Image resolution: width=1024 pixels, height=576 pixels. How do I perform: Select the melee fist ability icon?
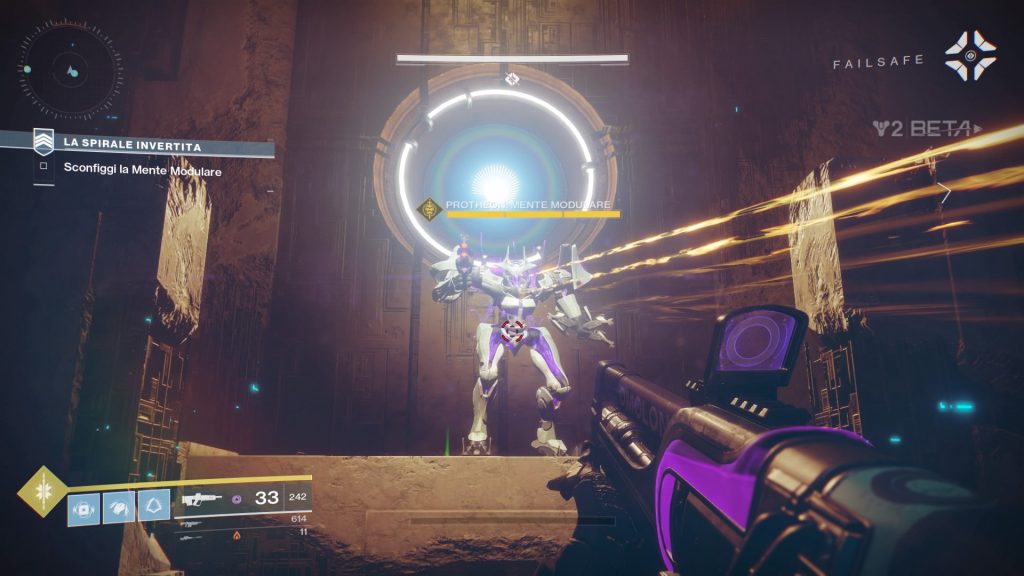pyautogui.click(x=118, y=506)
